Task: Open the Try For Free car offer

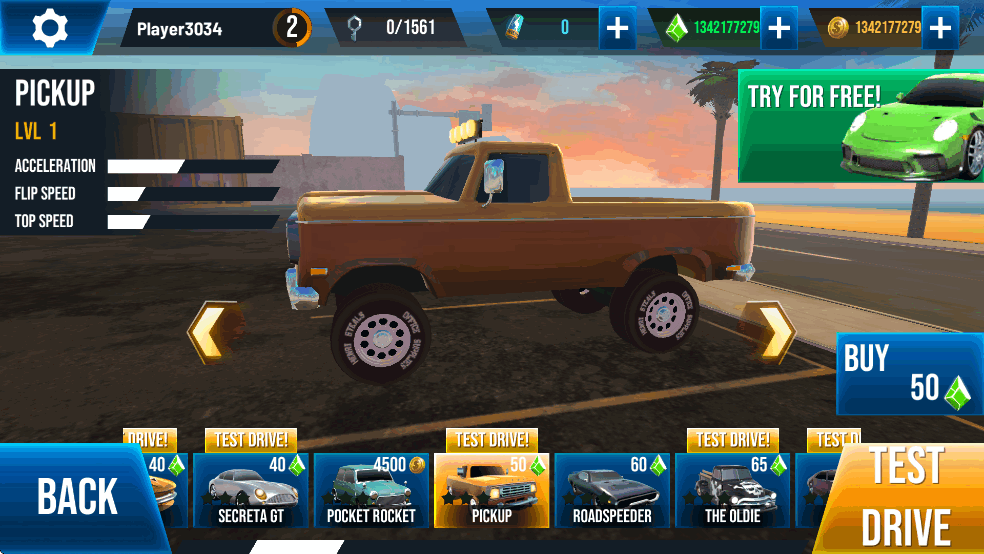Action: 860,125
